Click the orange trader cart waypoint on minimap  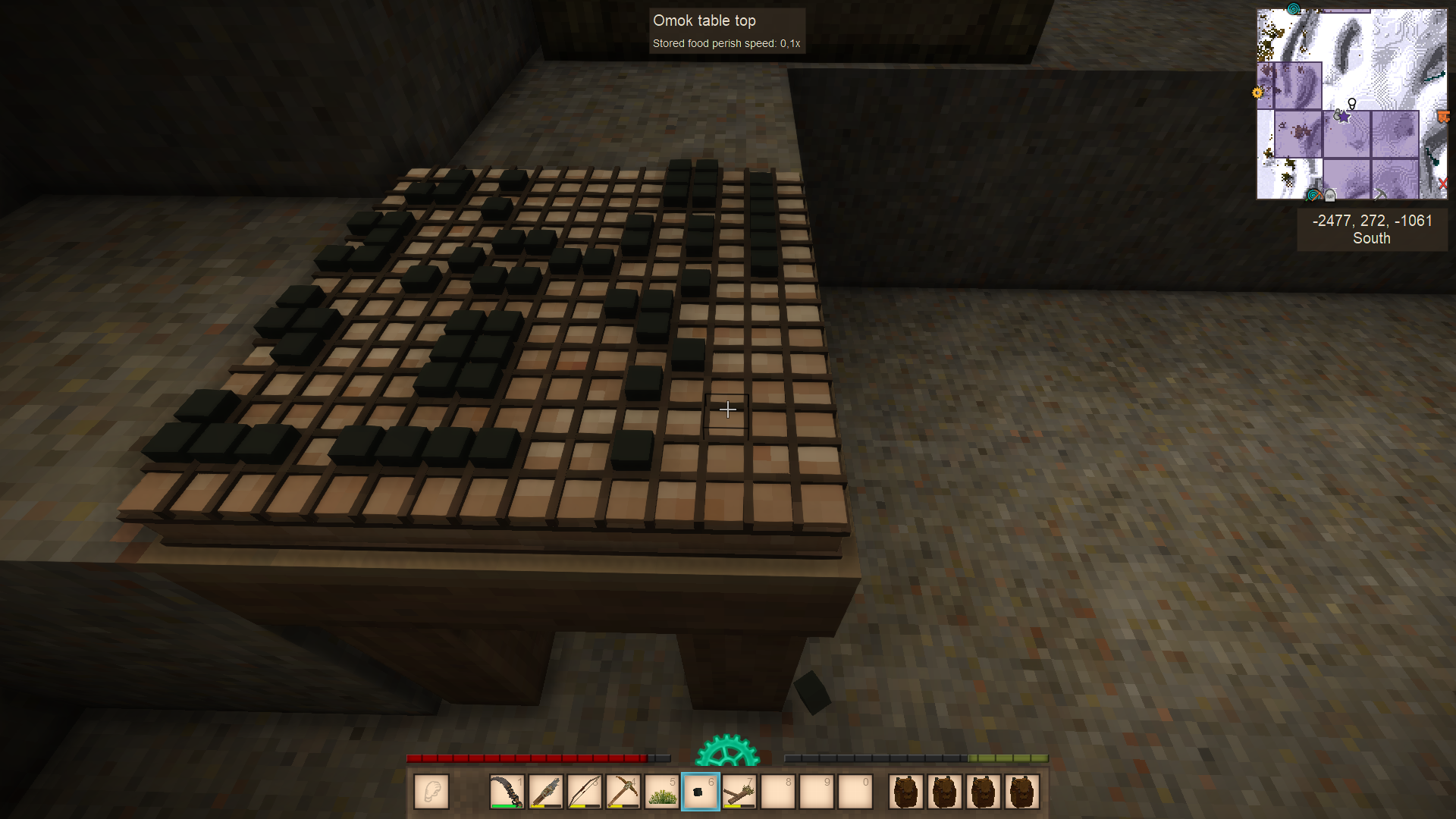(x=1443, y=116)
